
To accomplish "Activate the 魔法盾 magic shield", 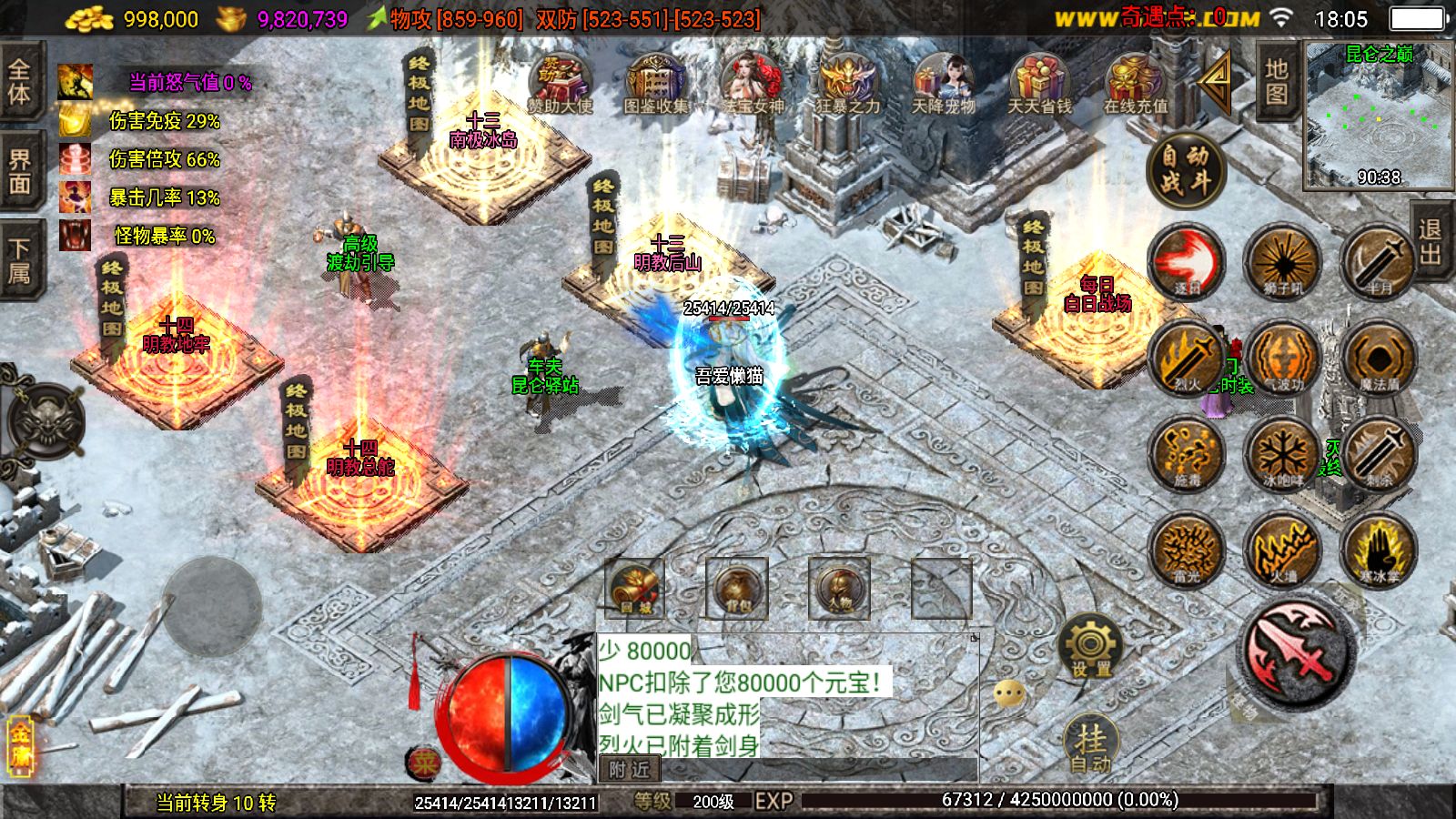I will point(1378,357).
